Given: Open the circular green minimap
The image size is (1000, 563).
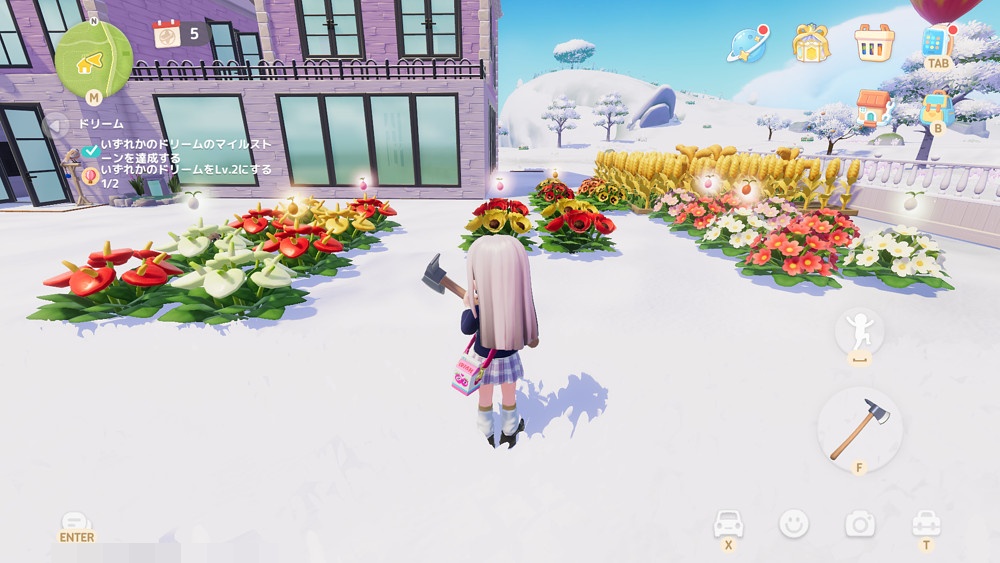Looking at the screenshot, I should (93, 58).
